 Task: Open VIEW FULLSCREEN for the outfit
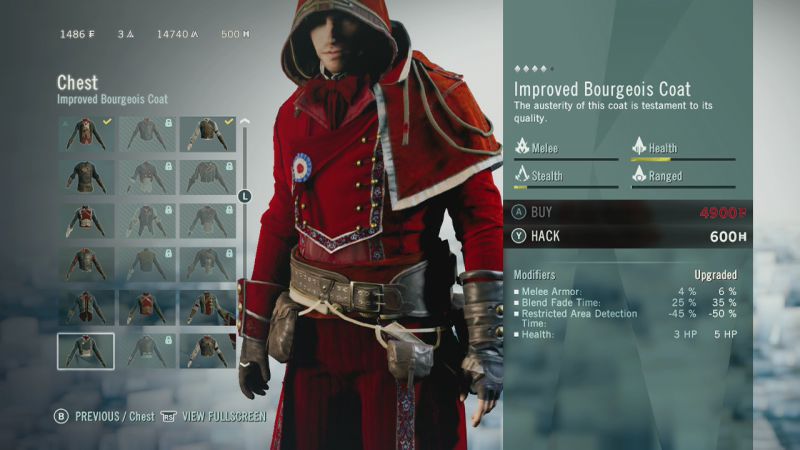[215, 416]
